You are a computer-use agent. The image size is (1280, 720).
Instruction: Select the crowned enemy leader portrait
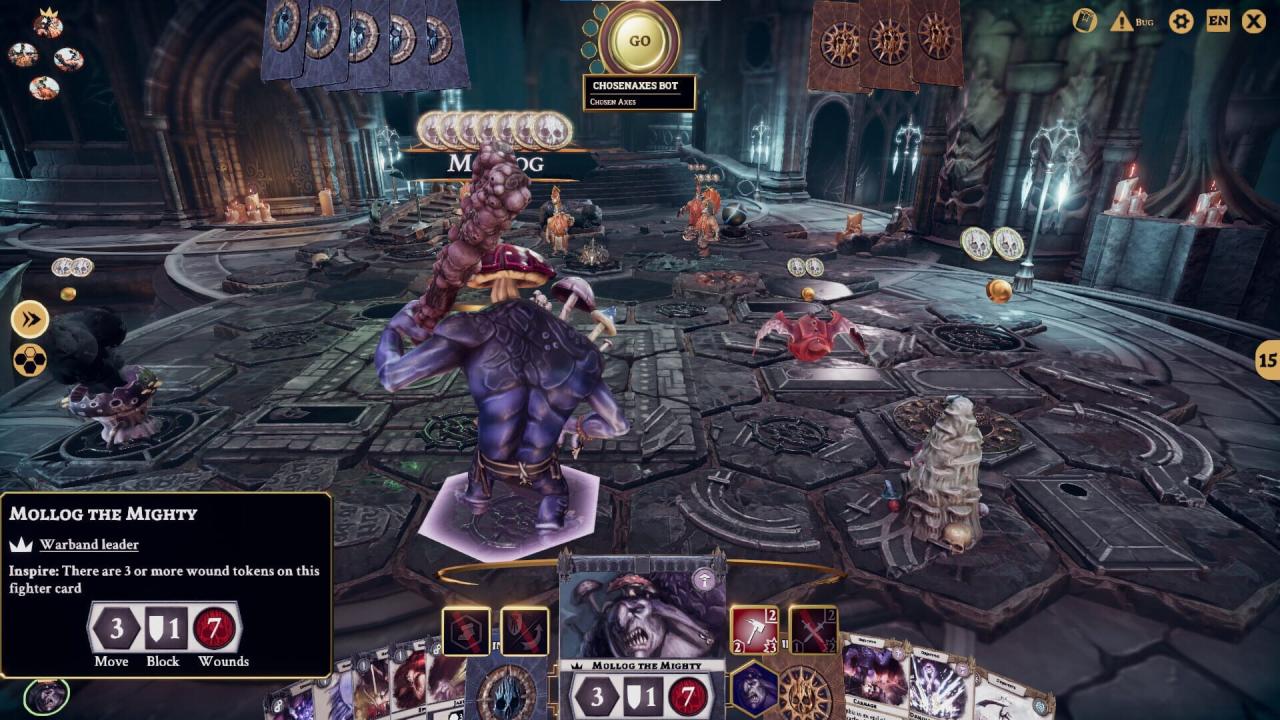tap(46, 24)
